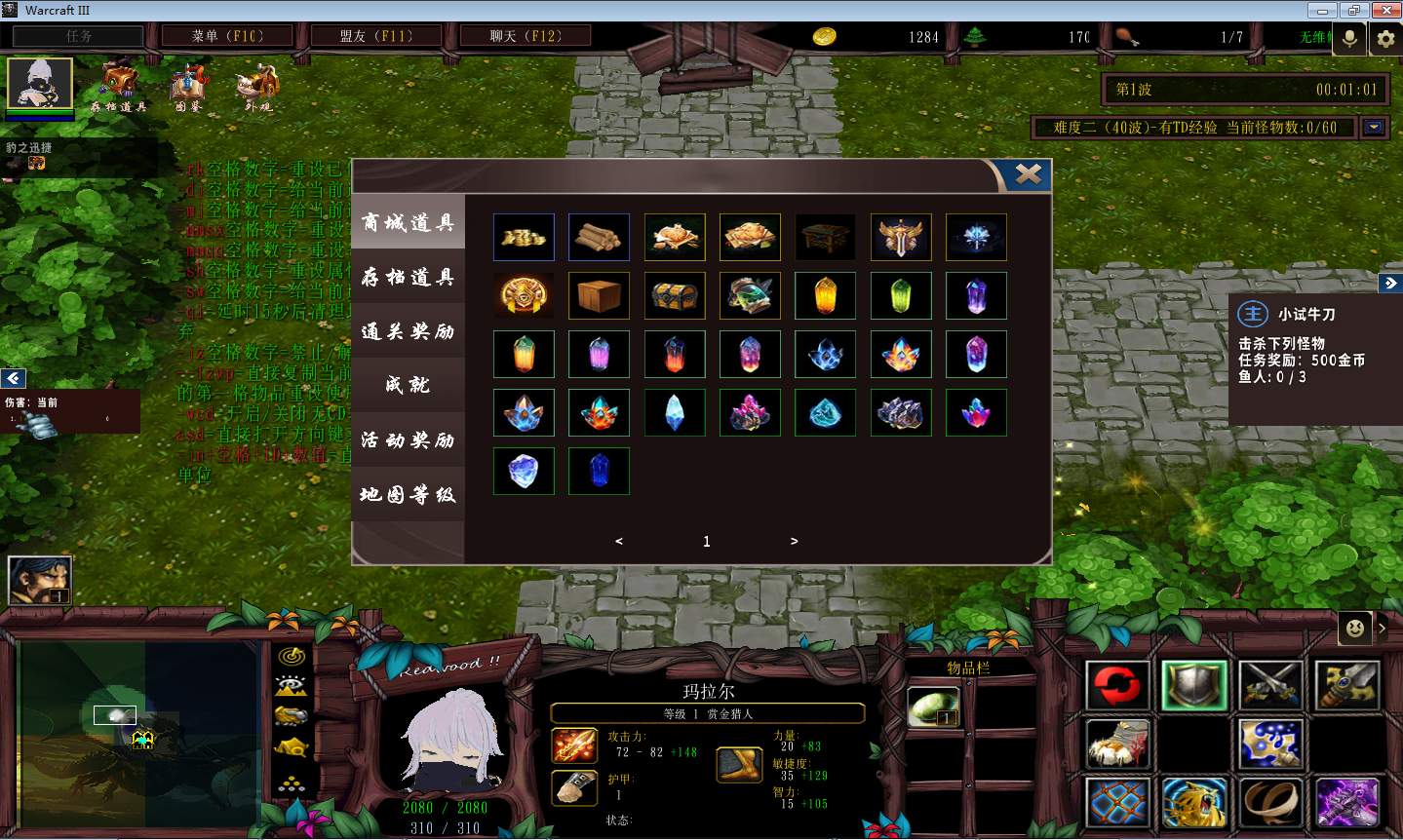The height and width of the screenshot is (840, 1403).
Task: Open the 成就 achievements tab
Action: (408, 386)
